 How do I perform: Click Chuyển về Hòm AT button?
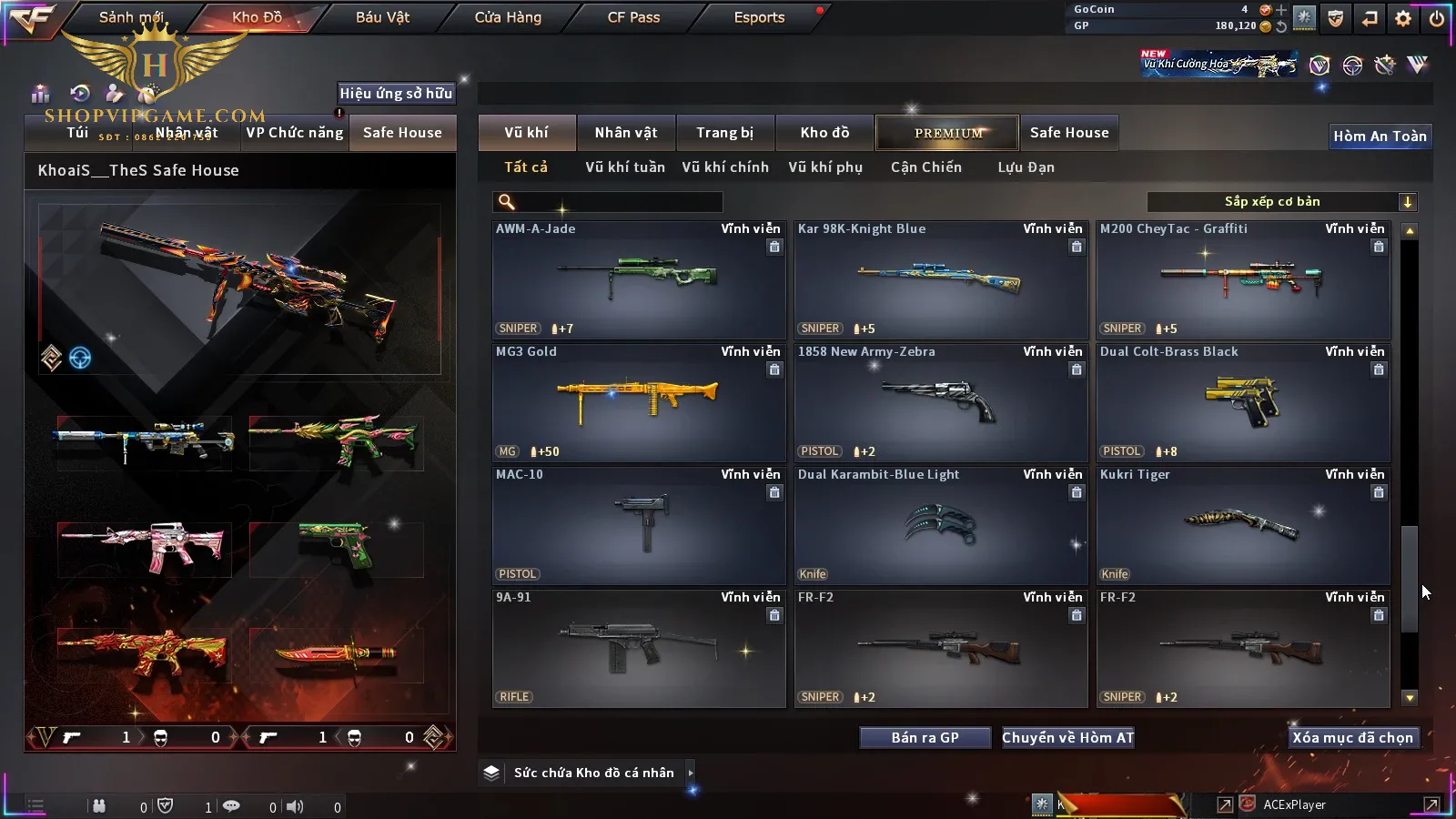point(1067,738)
